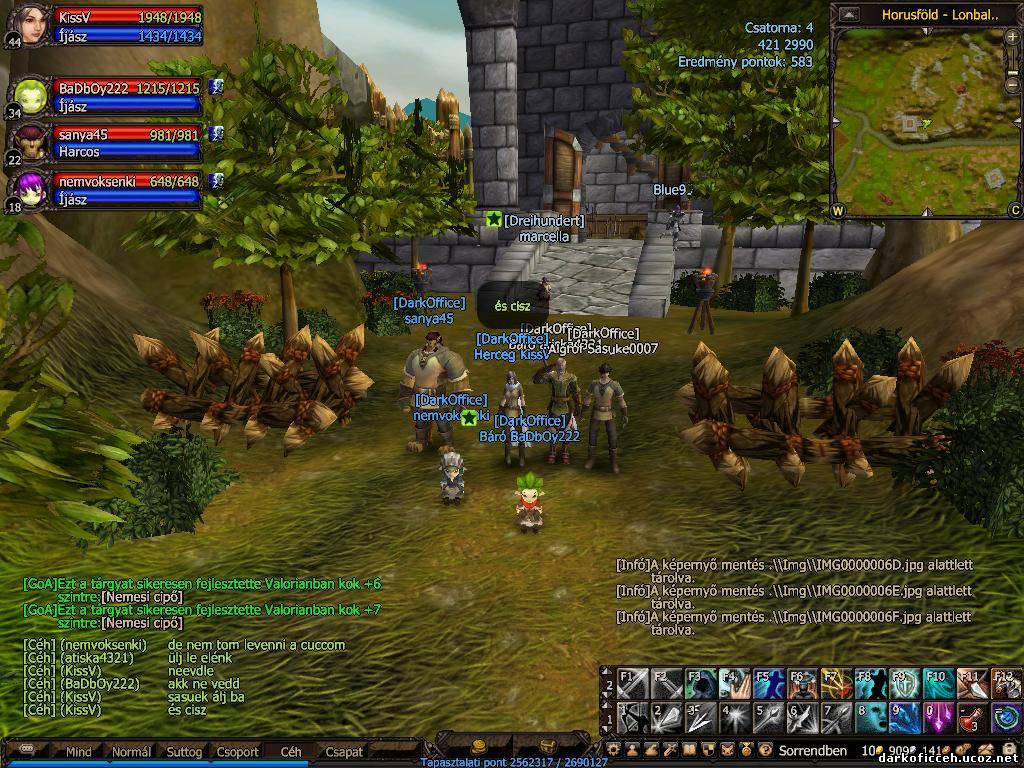Choose the Normál chat tab

pos(131,751)
